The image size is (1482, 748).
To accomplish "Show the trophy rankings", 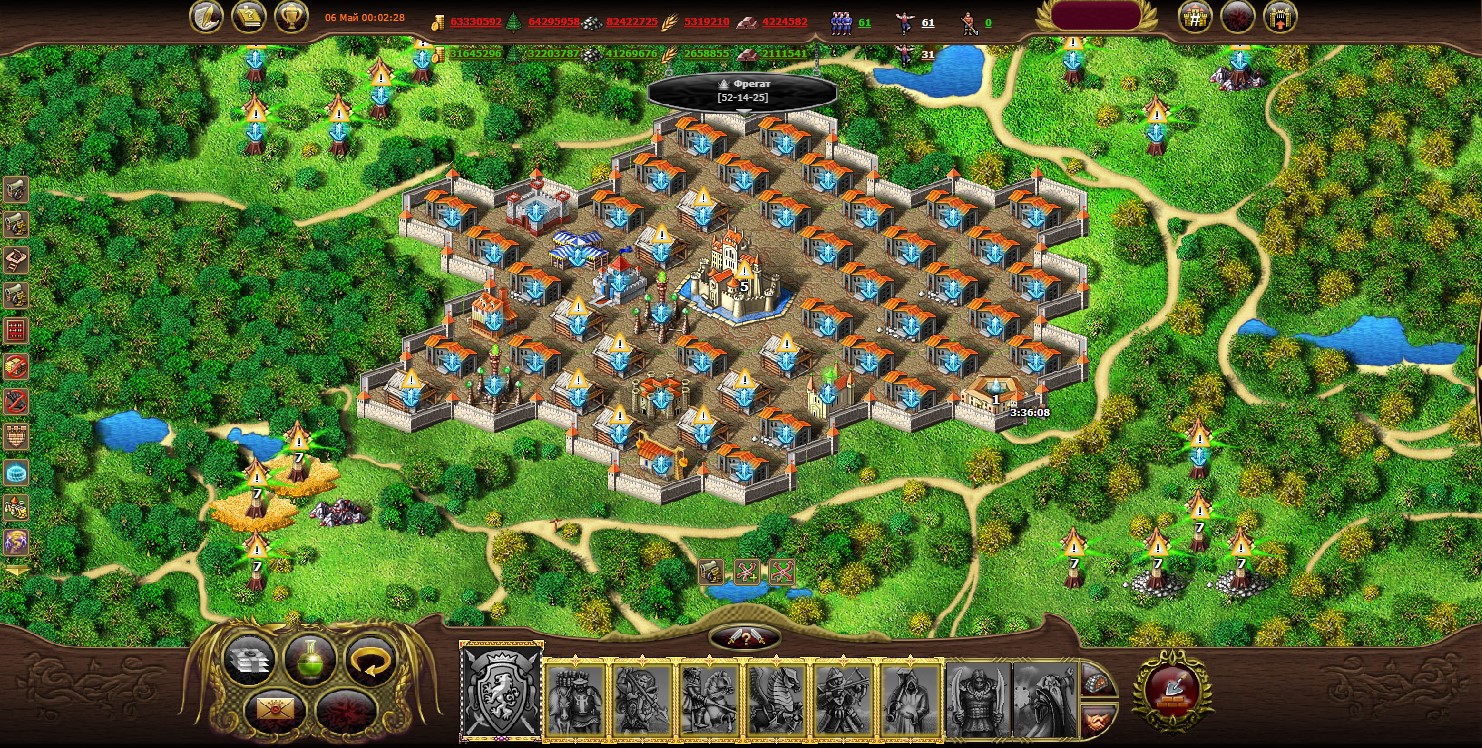I will [x=290, y=17].
